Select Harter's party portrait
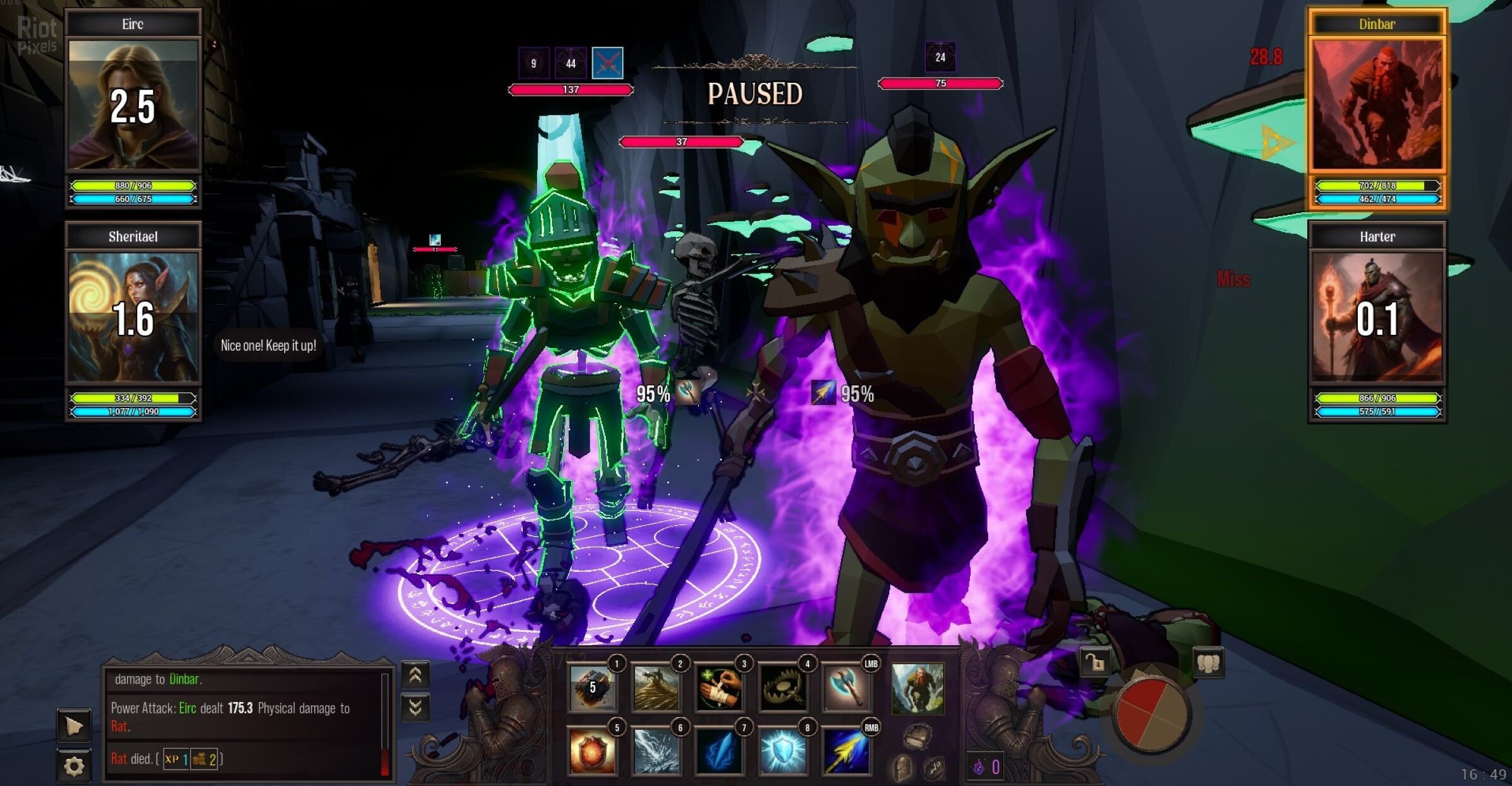The image size is (1512, 786). 1377,317
